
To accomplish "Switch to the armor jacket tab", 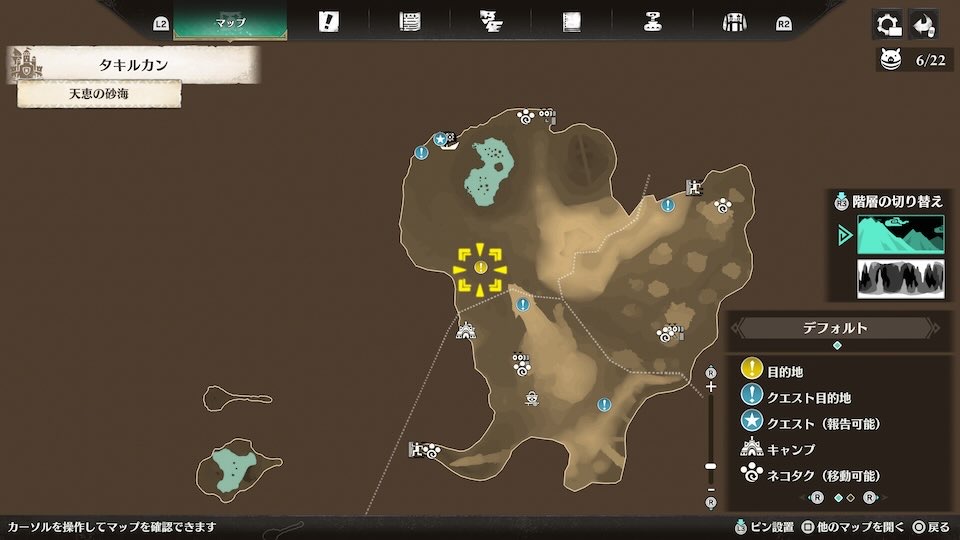I will pos(735,22).
